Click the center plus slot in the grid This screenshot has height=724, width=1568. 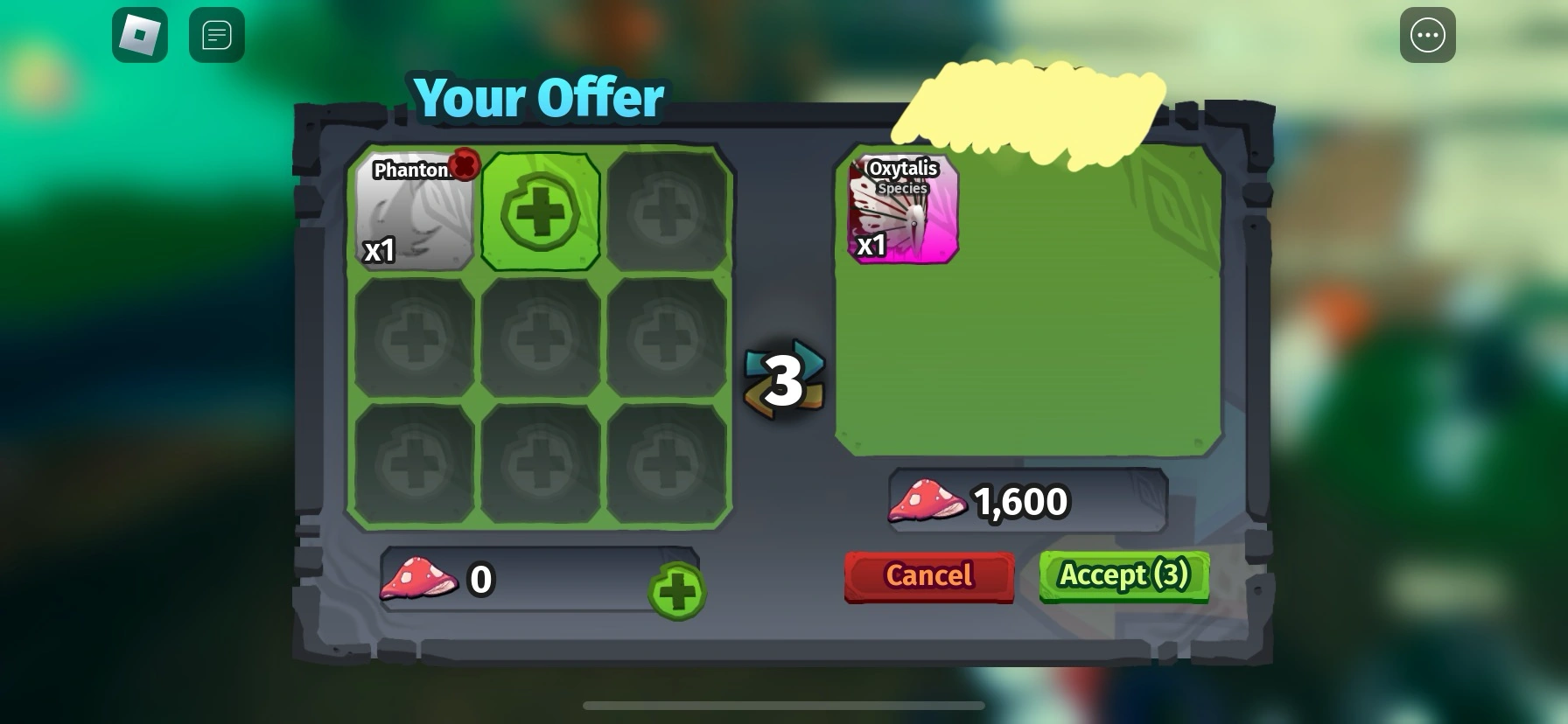[541, 334]
